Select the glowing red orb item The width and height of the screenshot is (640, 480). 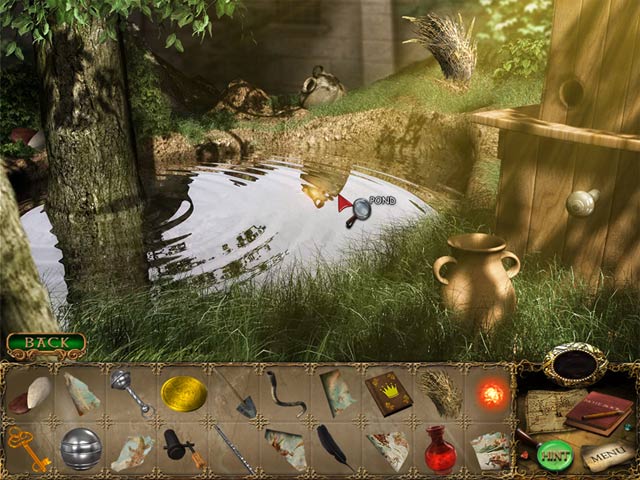[491, 393]
